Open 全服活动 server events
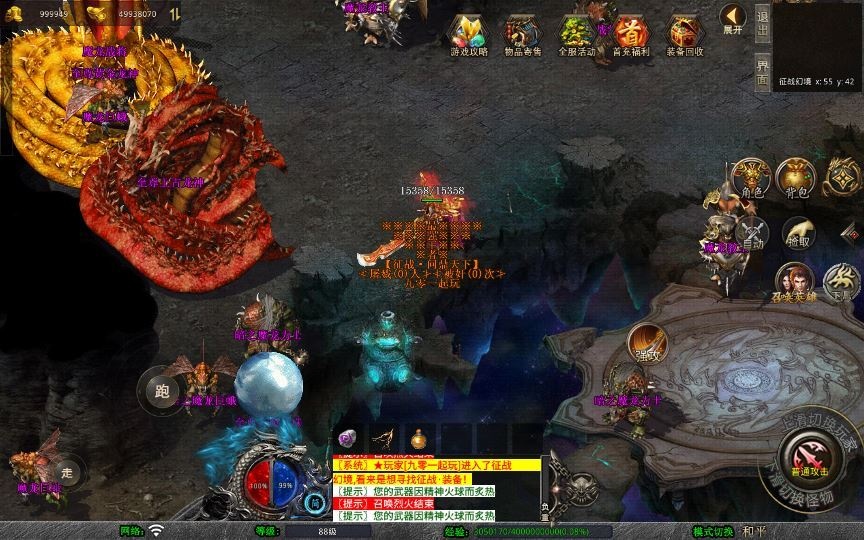The height and width of the screenshot is (540, 864). point(576,36)
